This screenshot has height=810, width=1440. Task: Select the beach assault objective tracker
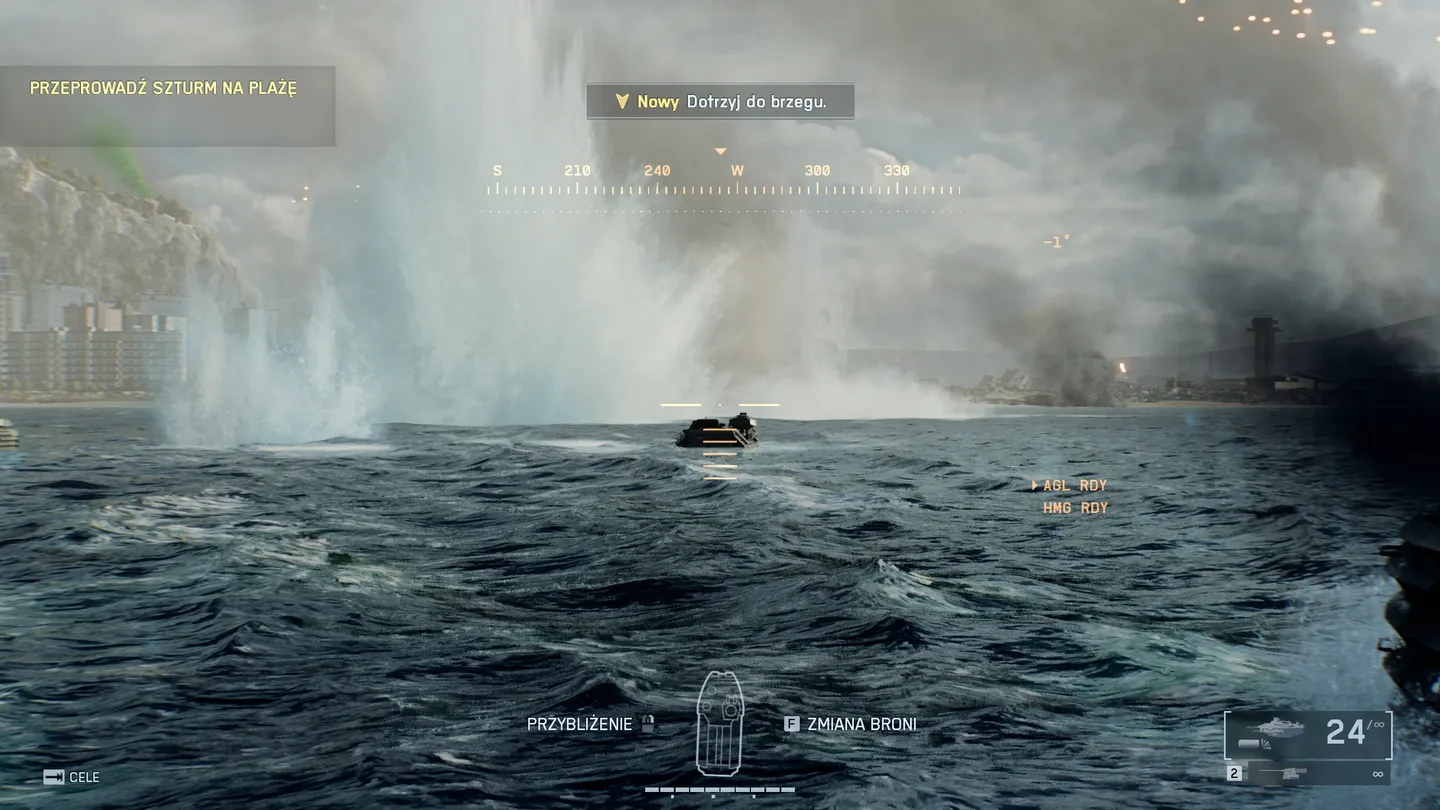click(164, 89)
